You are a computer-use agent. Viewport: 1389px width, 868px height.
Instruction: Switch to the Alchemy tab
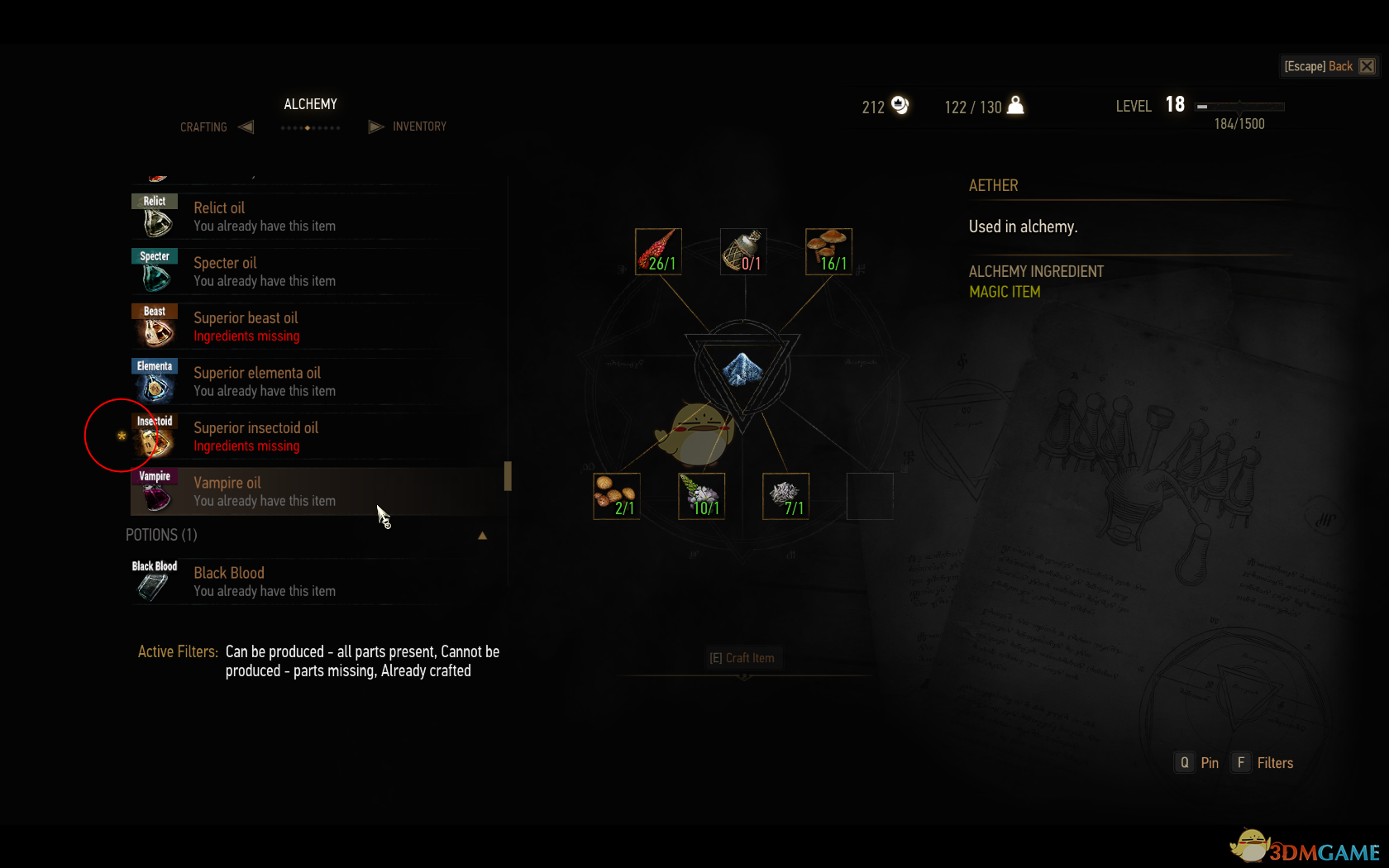coord(310,104)
